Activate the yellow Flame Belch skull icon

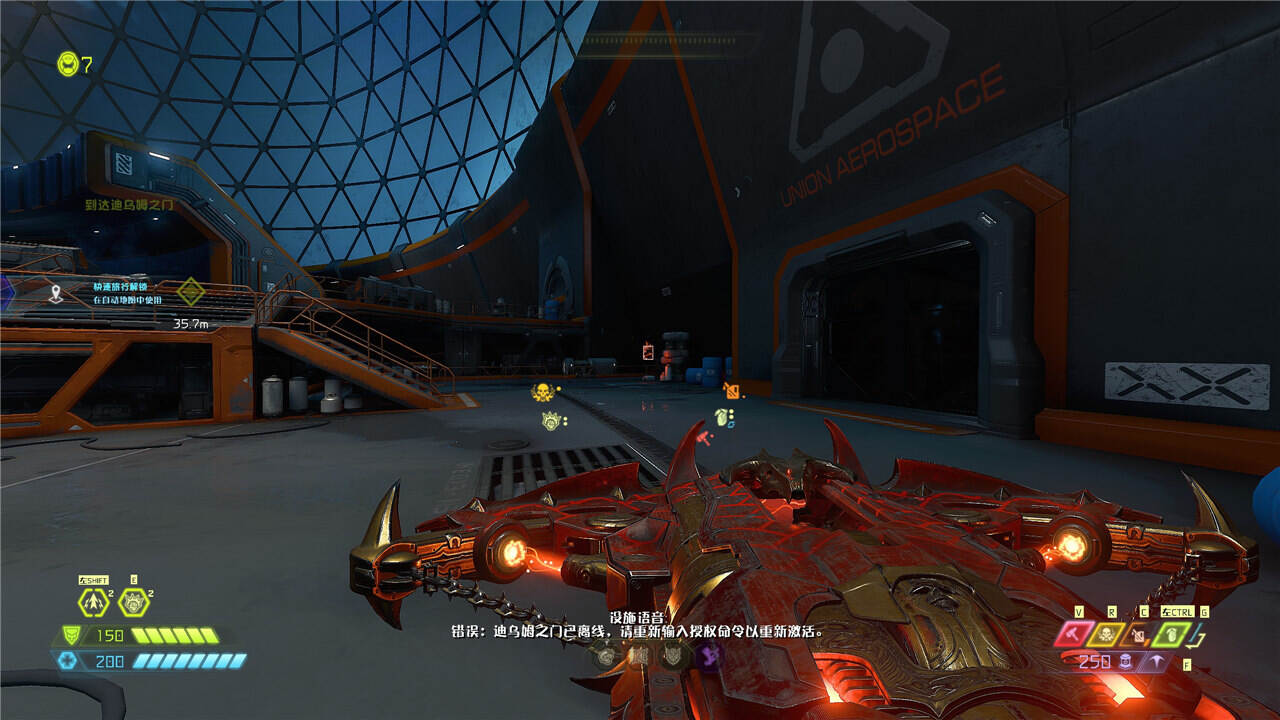tap(1107, 633)
